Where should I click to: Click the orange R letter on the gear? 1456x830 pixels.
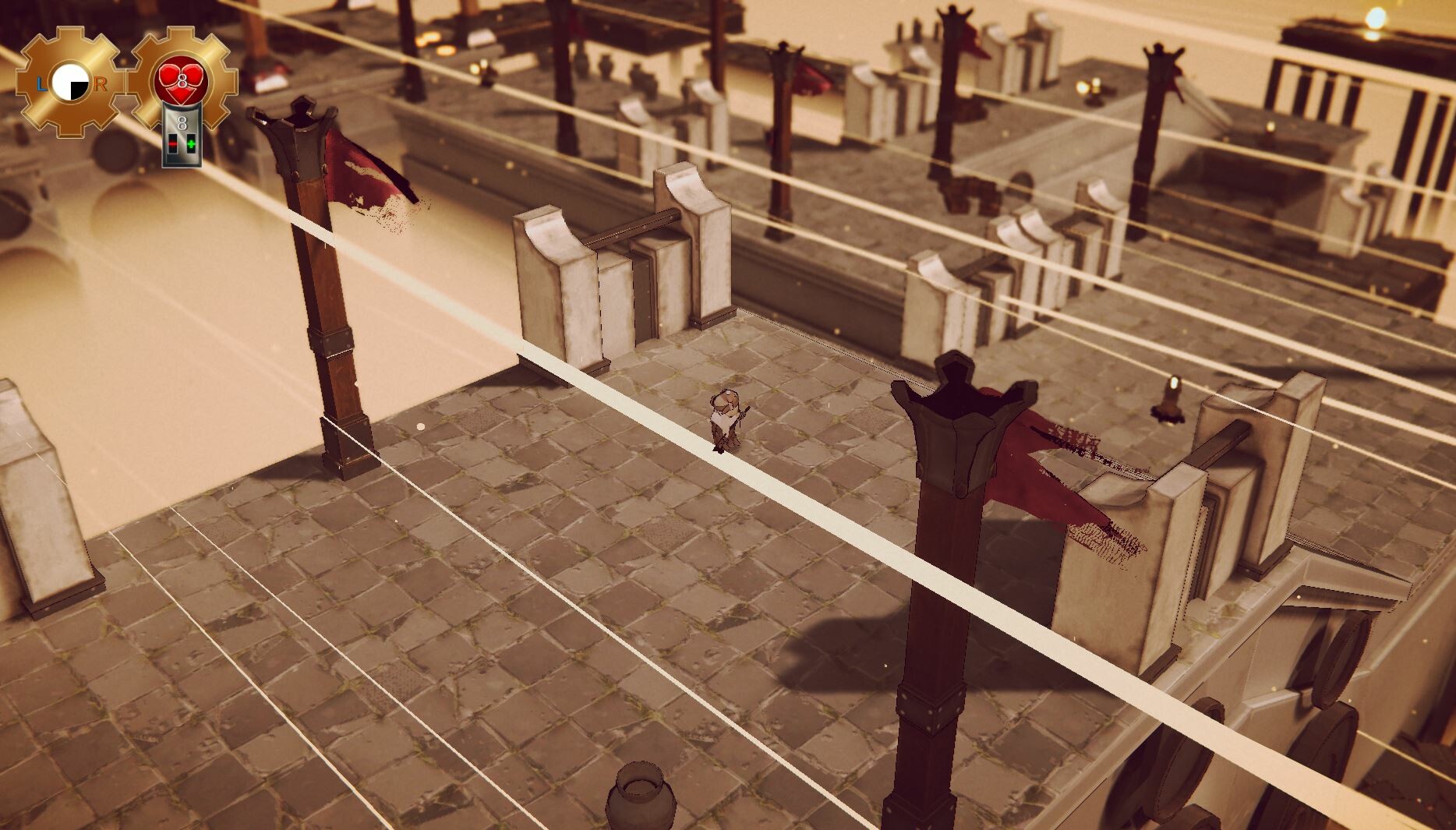coord(99,83)
